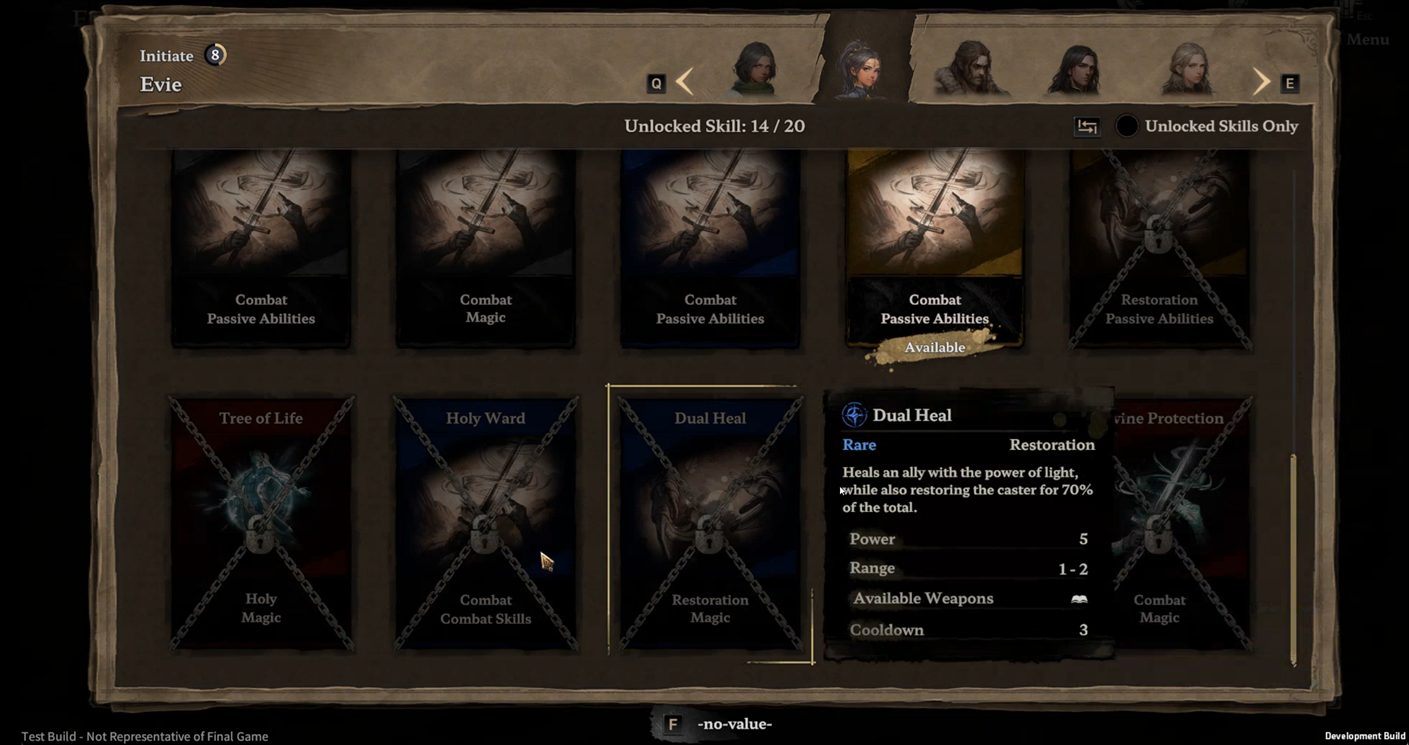Click the swap-arrows sort icon

[1087, 126]
